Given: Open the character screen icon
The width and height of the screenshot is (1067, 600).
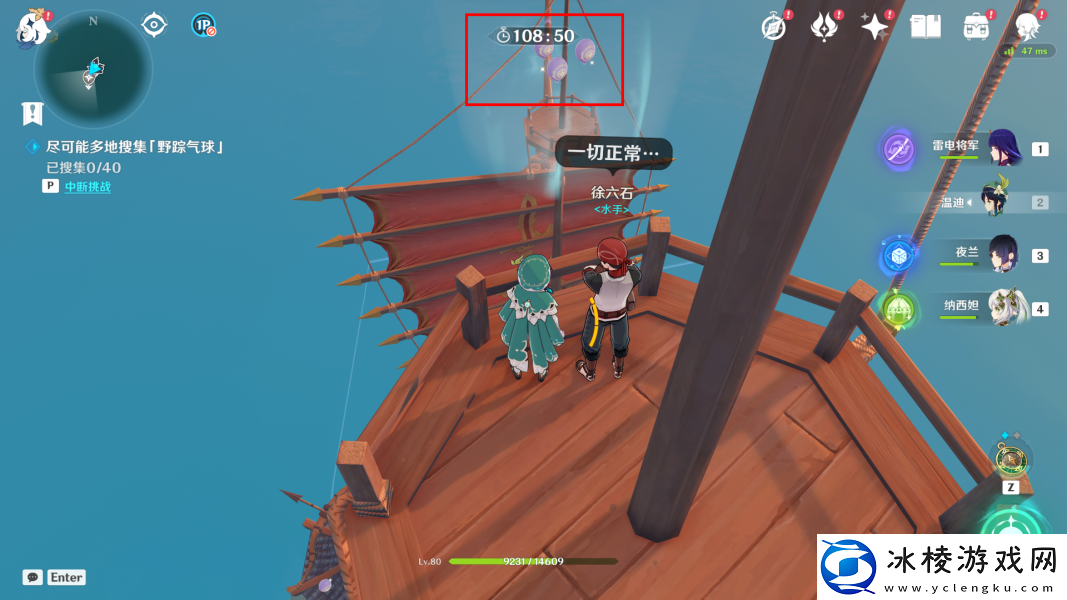Looking at the screenshot, I should pos(1026,26).
